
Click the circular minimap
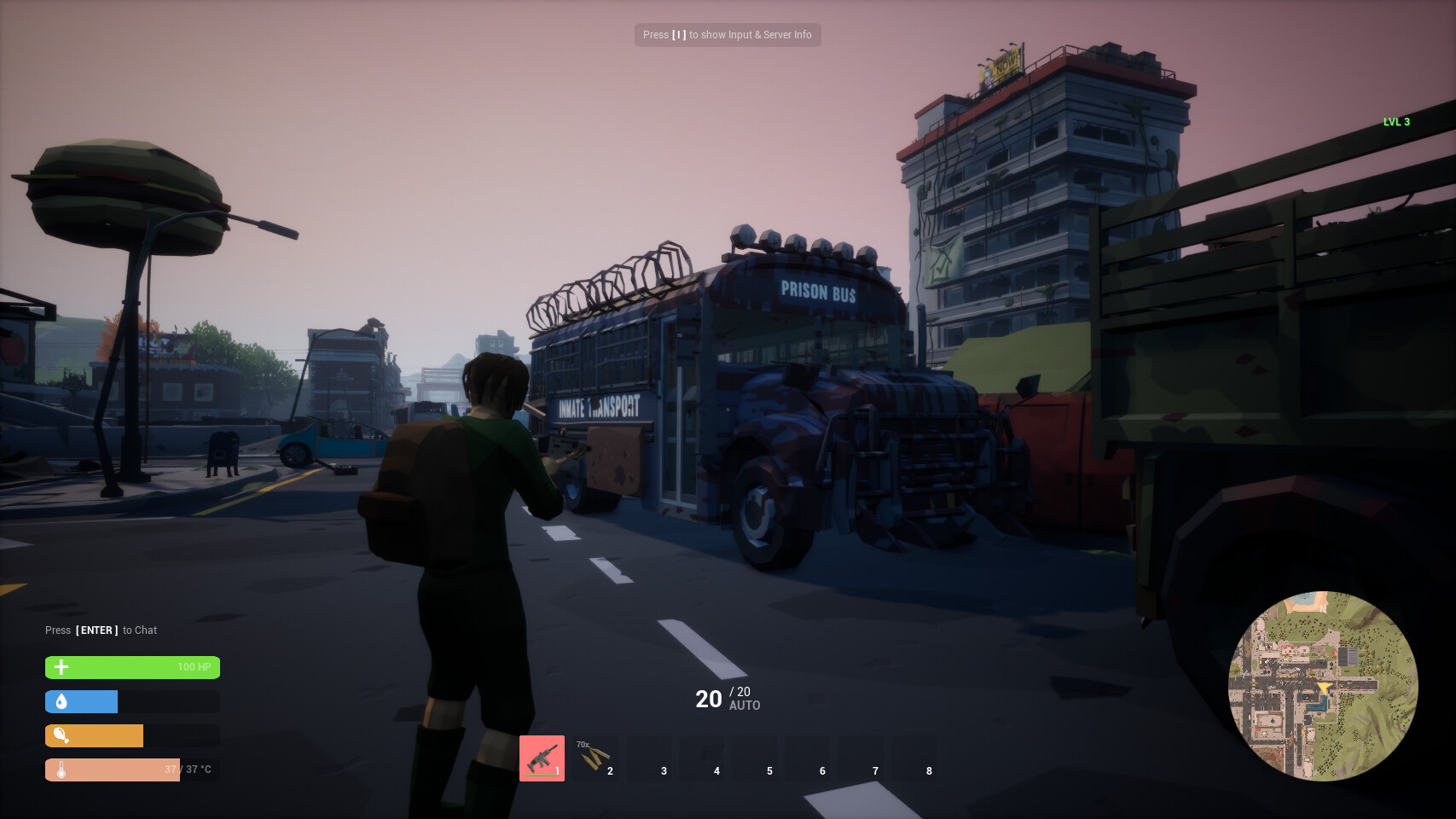click(1322, 685)
